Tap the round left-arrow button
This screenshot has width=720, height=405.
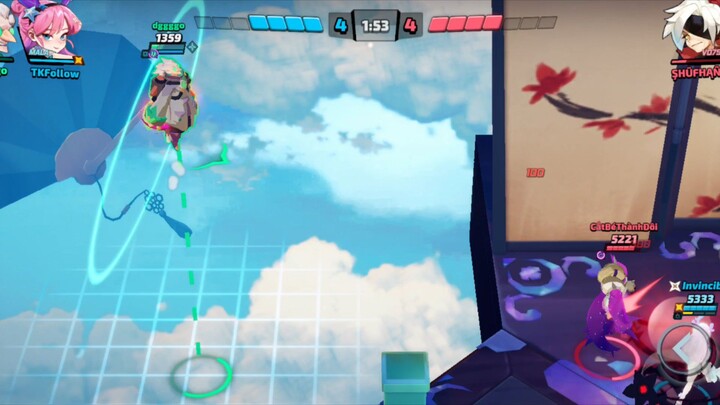(685, 346)
